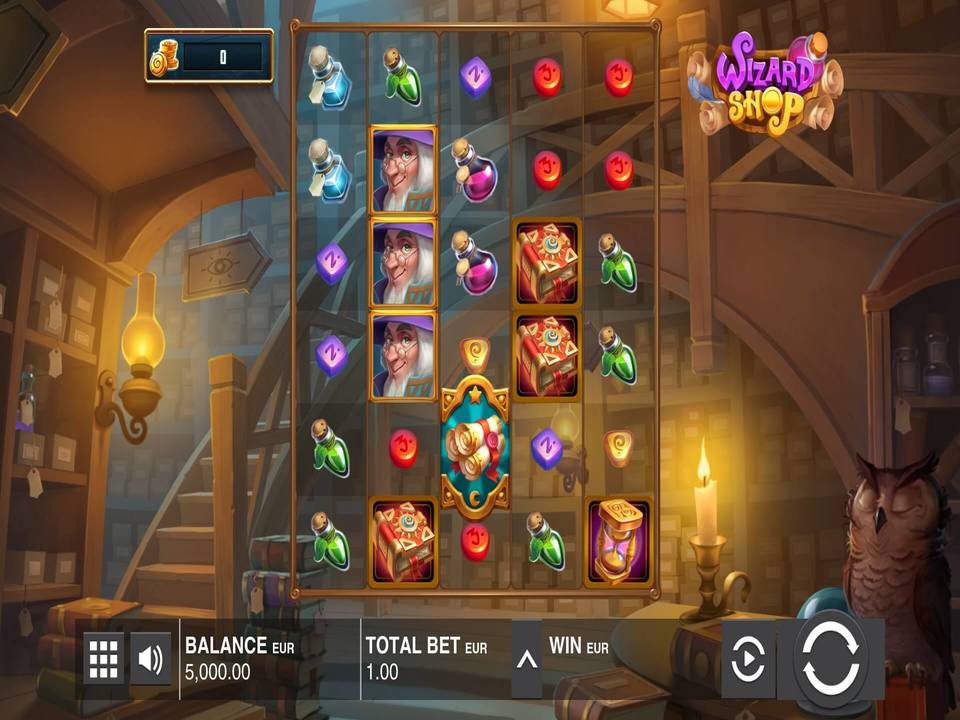Spin the reels with the circular arrows button
Image resolution: width=960 pixels, height=720 pixels.
click(831, 658)
